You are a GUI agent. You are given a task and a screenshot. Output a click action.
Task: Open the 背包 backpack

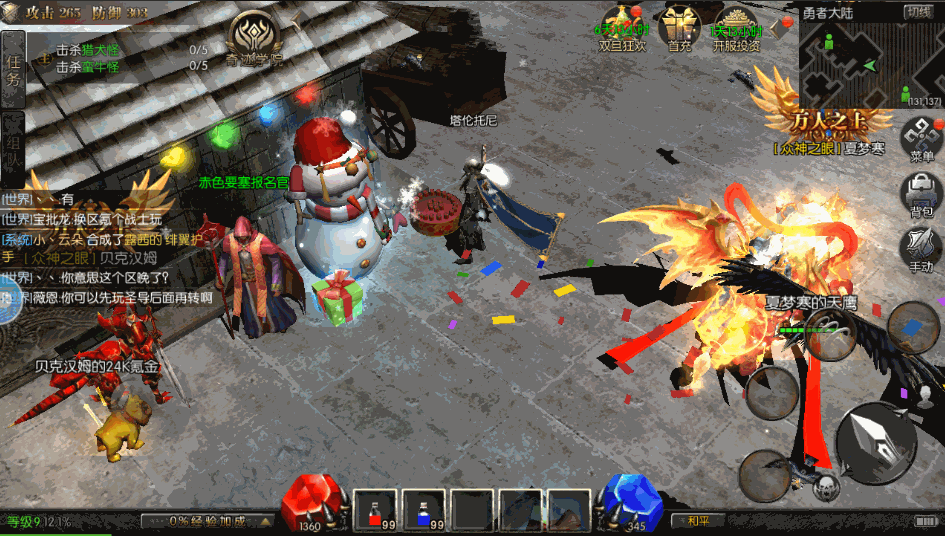(921, 195)
